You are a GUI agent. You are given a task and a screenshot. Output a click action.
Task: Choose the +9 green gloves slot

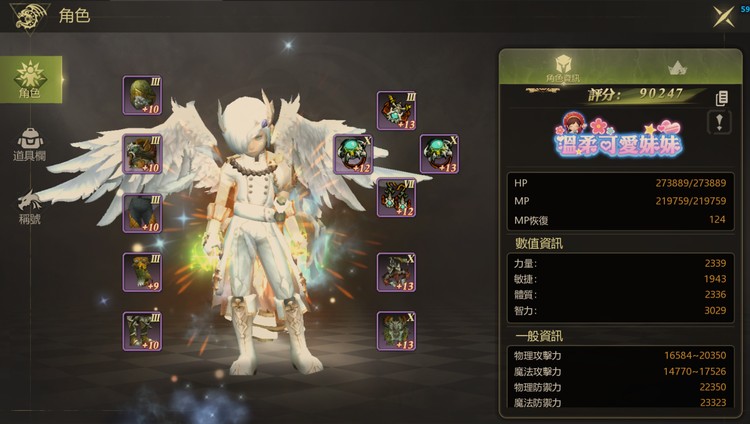142,272
